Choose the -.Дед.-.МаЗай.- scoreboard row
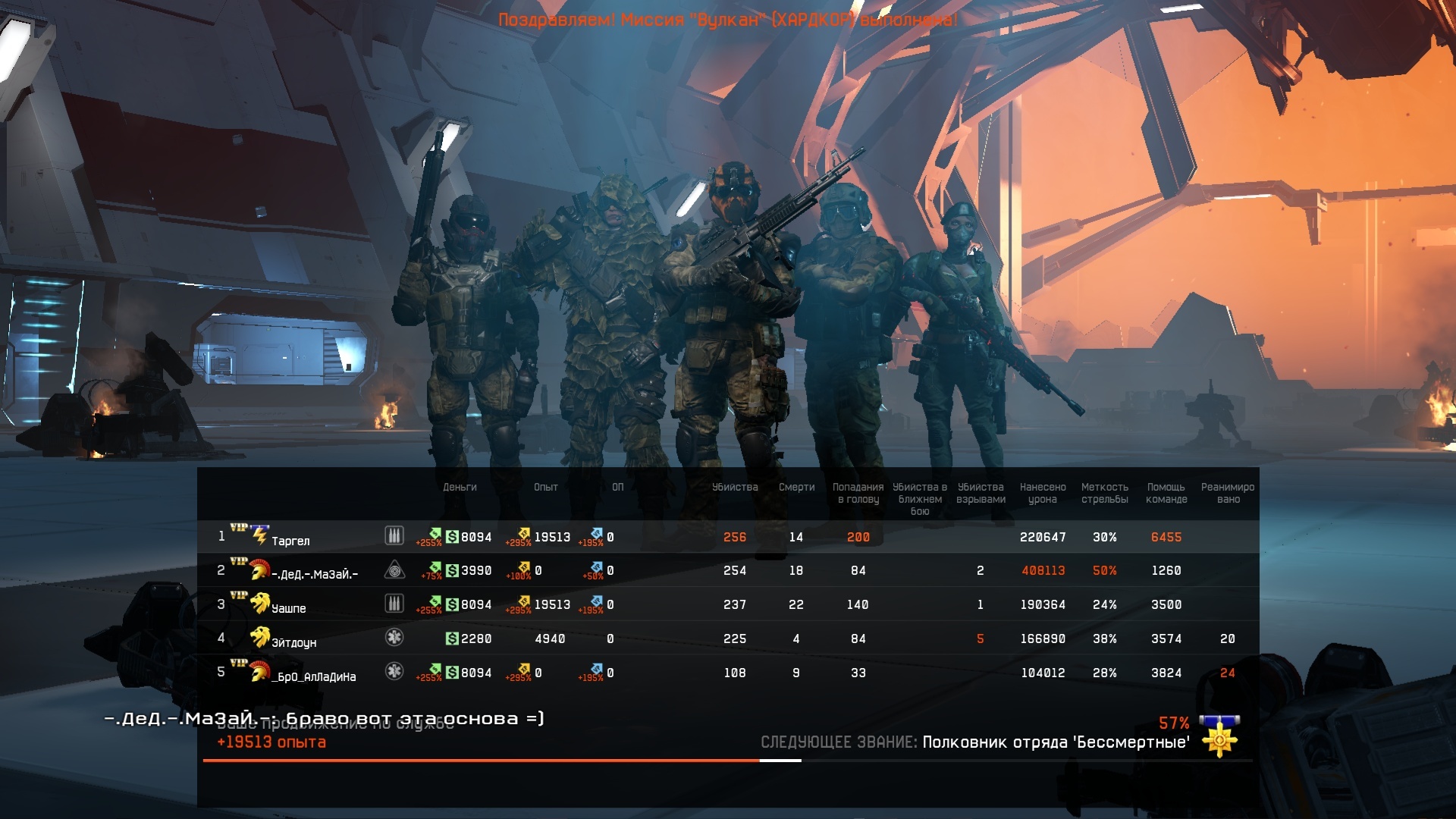The width and height of the screenshot is (1456, 819). pos(315,573)
